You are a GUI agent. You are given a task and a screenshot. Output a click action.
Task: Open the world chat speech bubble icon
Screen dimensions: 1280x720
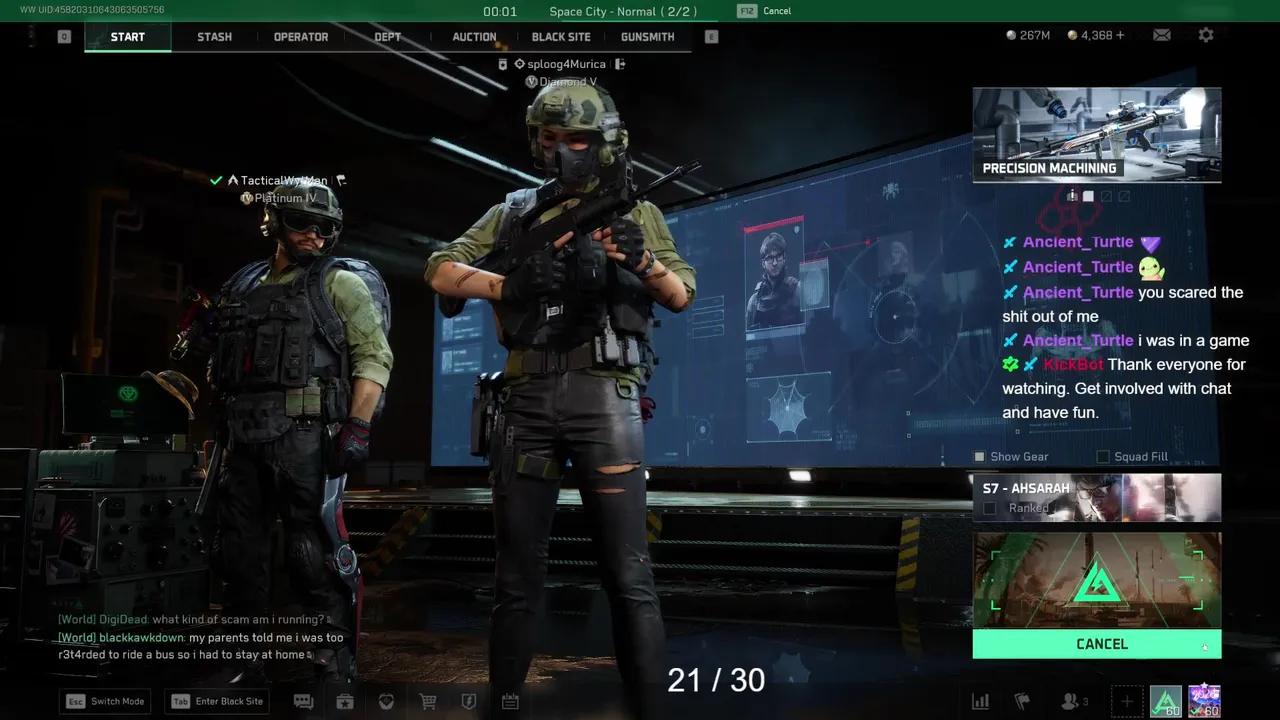303,701
